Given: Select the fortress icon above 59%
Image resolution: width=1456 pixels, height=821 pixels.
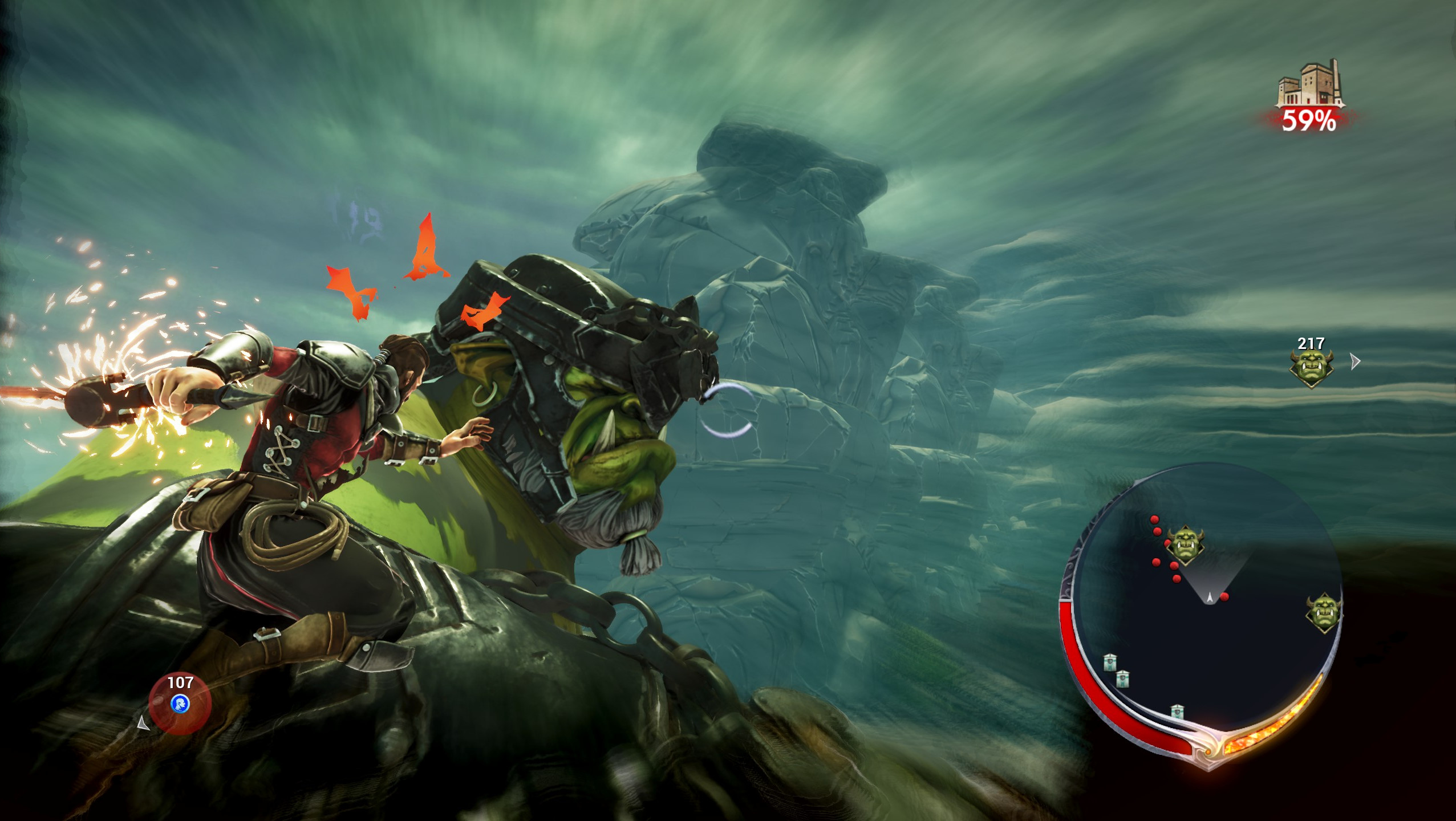Looking at the screenshot, I should [x=1310, y=84].
